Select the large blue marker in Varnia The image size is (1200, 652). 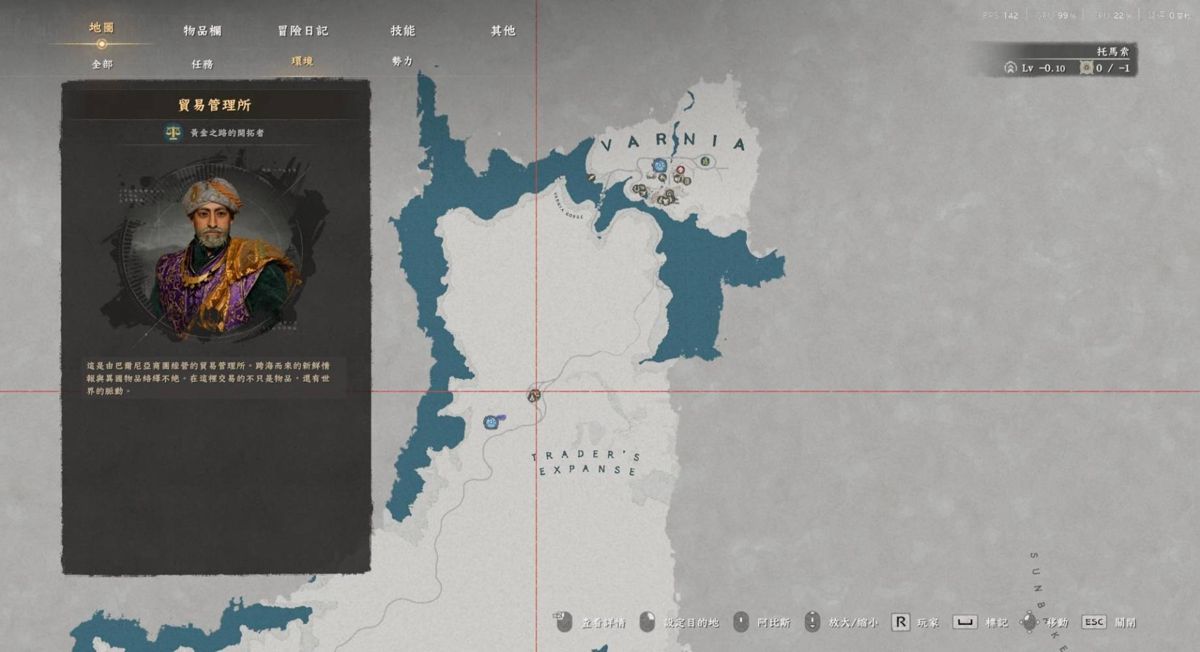pyautogui.click(x=659, y=165)
